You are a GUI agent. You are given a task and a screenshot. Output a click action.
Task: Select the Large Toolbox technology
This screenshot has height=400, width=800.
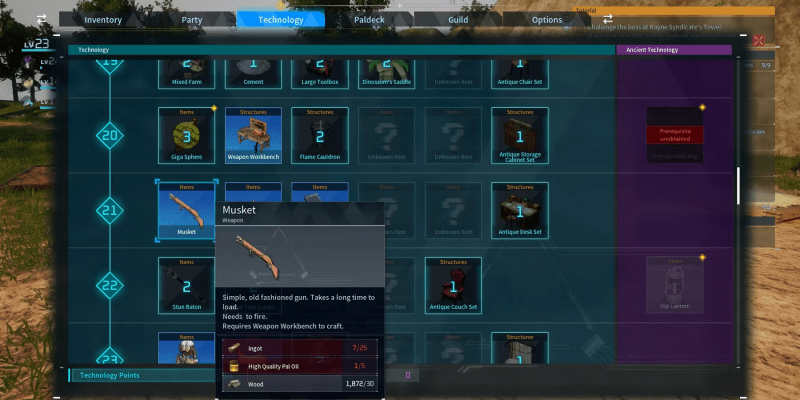point(320,69)
